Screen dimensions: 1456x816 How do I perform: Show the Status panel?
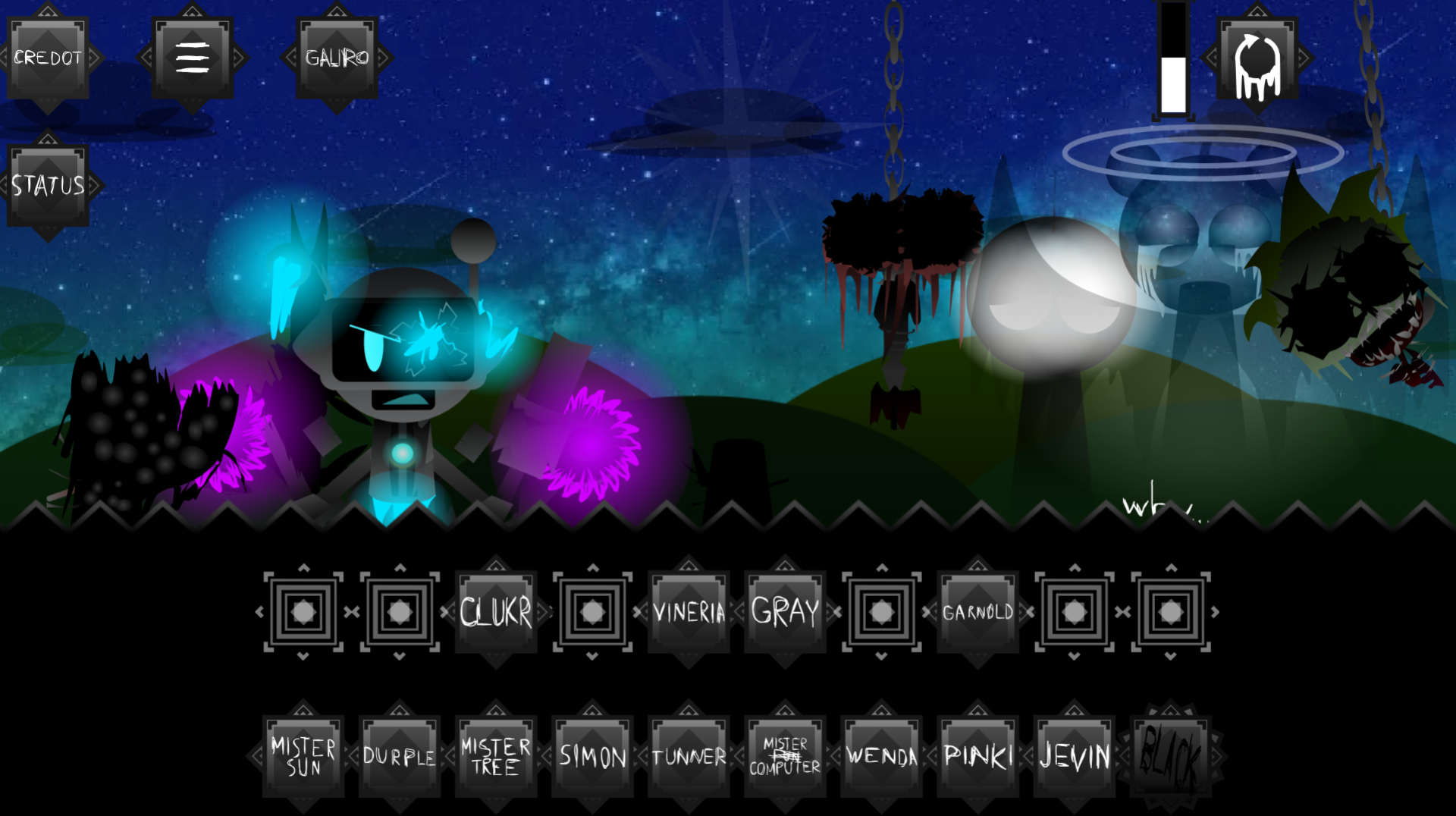[48, 186]
